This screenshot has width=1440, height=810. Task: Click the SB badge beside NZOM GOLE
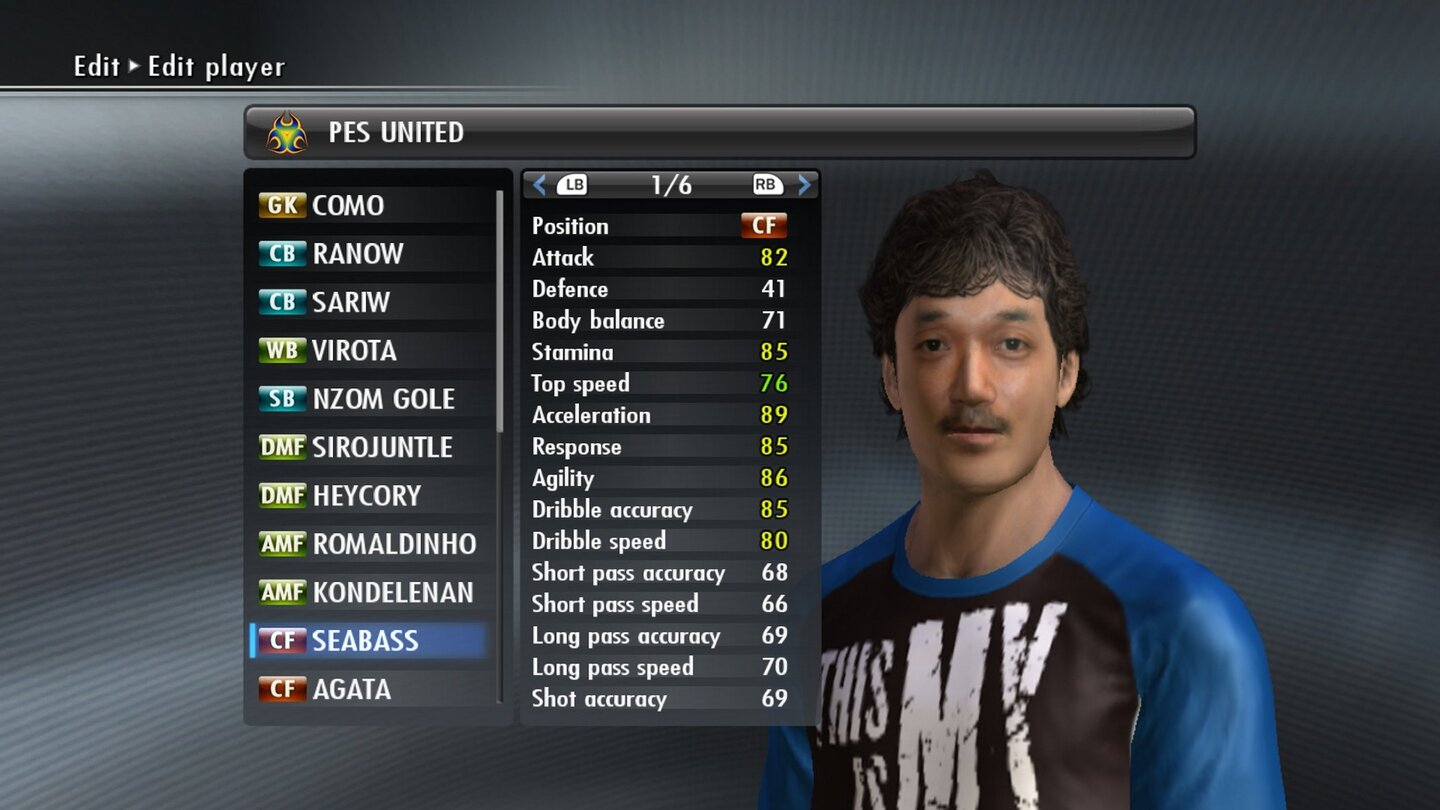[281, 399]
